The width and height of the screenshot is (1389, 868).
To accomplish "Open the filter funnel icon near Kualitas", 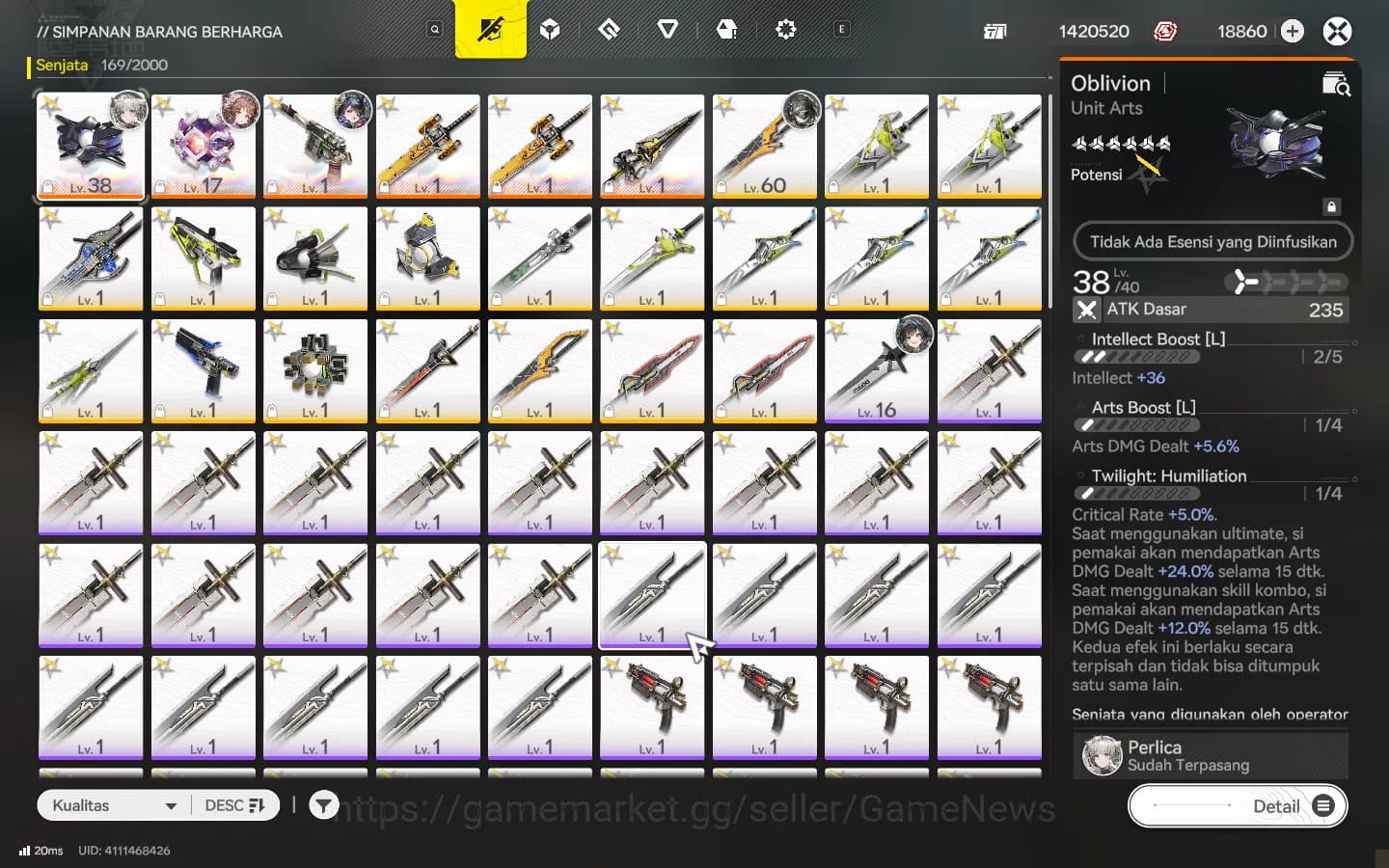I will 324,805.
